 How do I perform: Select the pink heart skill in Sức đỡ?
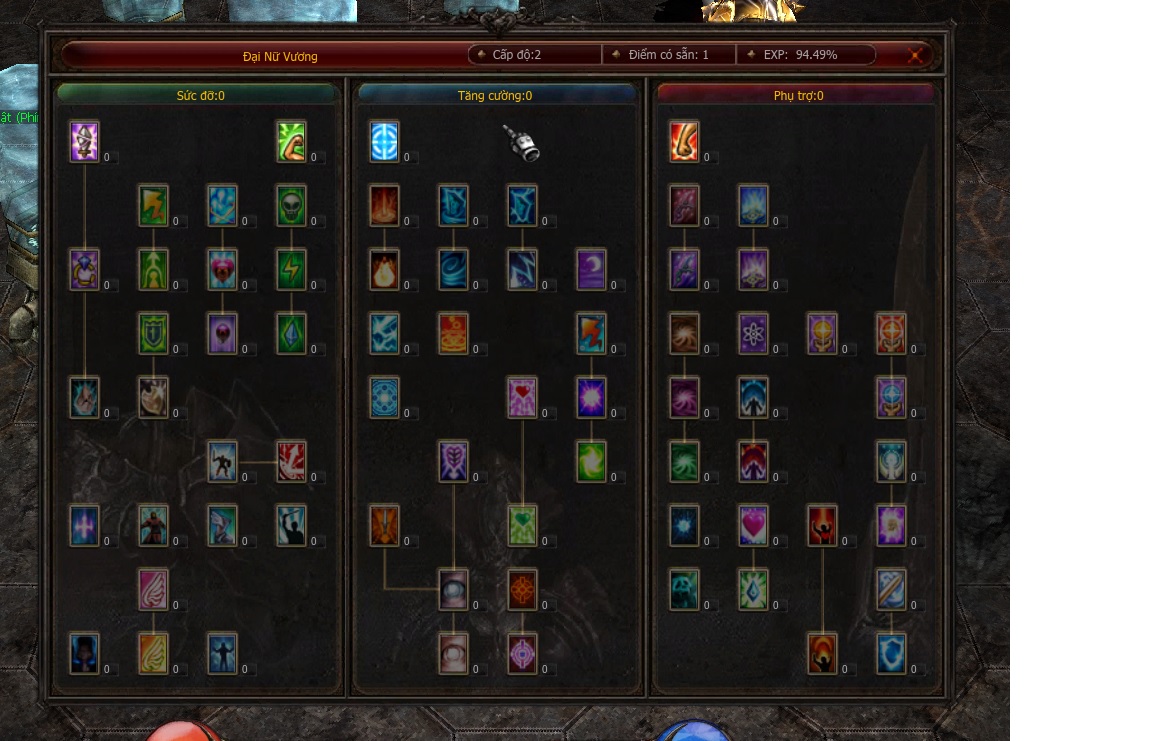(222, 270)
